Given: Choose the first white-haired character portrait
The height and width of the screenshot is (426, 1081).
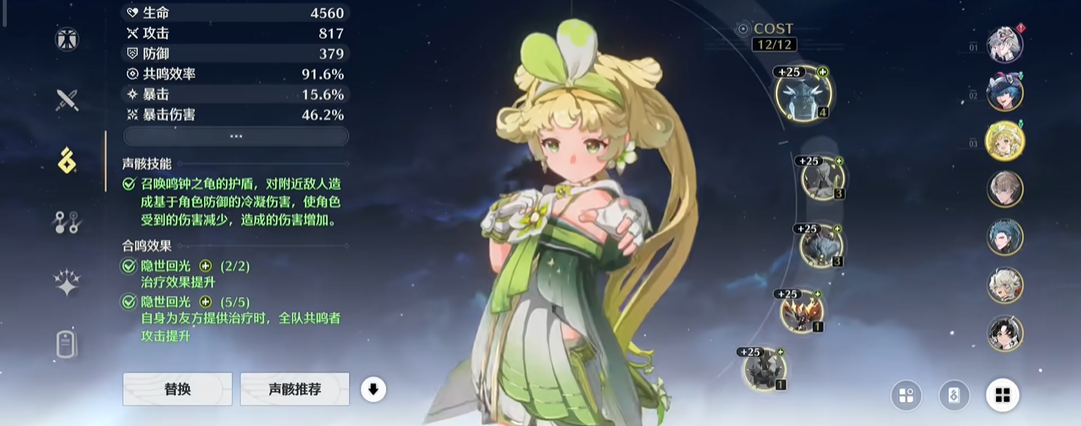Looking at the screenshot, I should (1005, 45).
